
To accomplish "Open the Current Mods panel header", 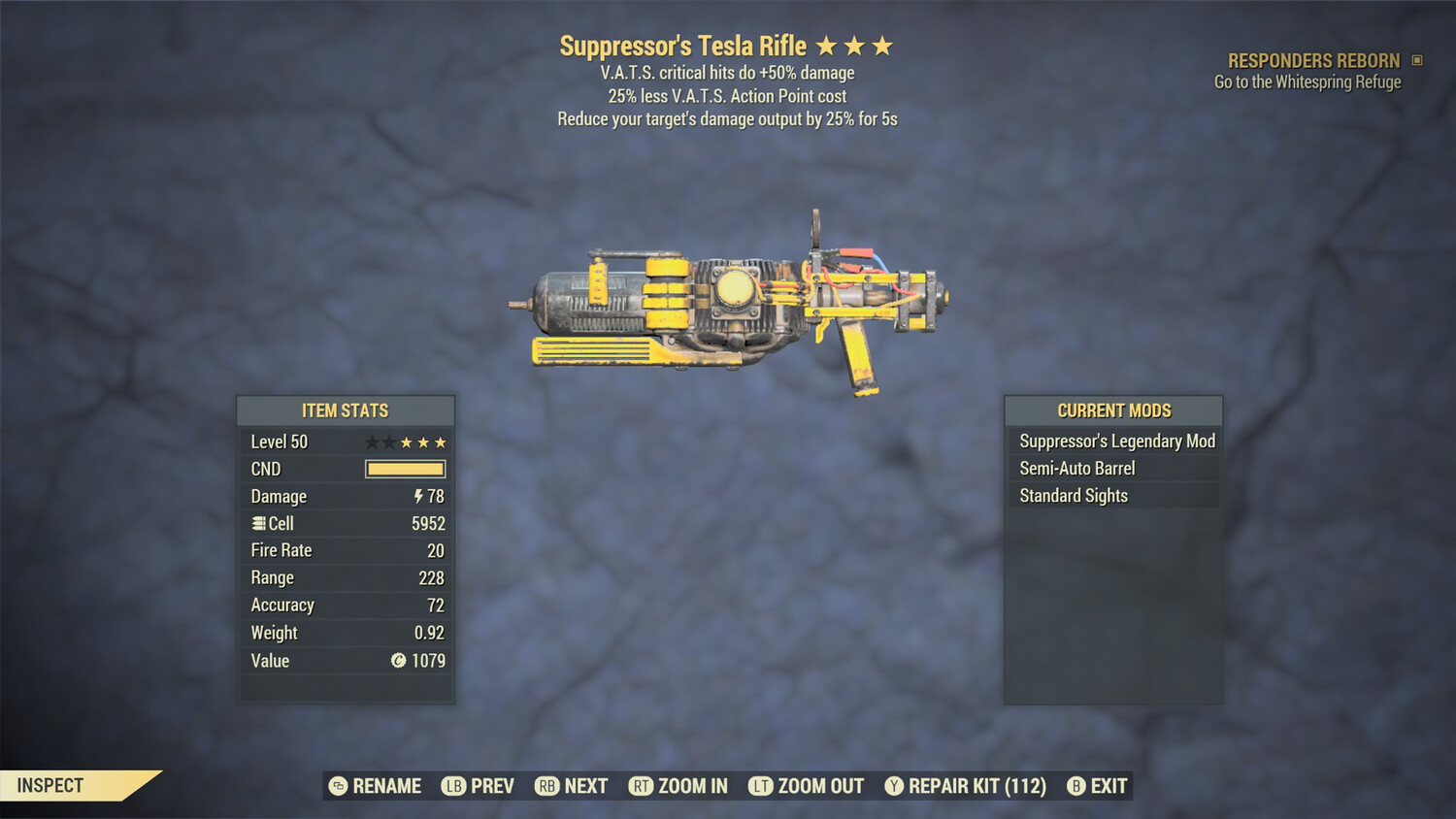I will click(1113, 410).
